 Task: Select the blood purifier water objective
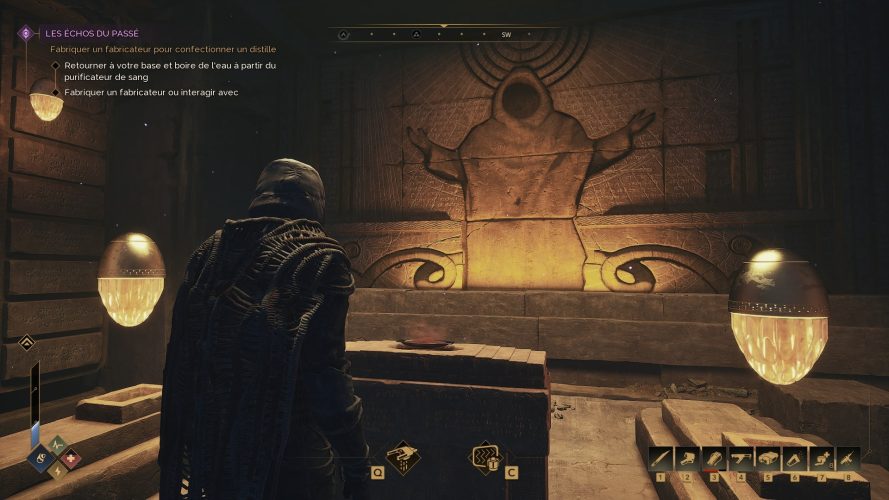(x=169, y=71)
